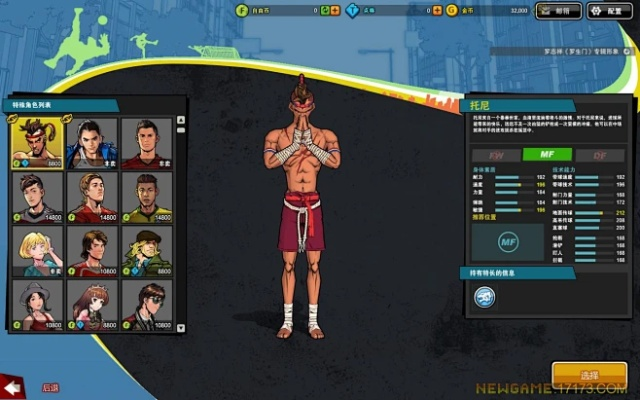Select the brown-haired girl with tiara portrait
Image resolution: width=640 pixels, height=400 pixels.
pos(91,303)
